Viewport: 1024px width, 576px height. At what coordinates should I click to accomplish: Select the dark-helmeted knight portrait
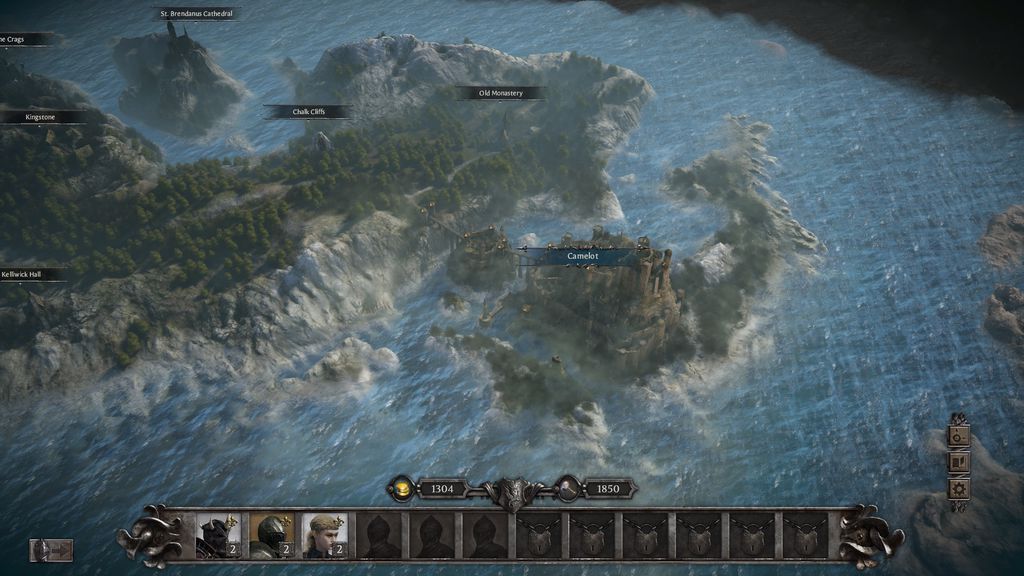pyautogui.click(x=217, y=536)
